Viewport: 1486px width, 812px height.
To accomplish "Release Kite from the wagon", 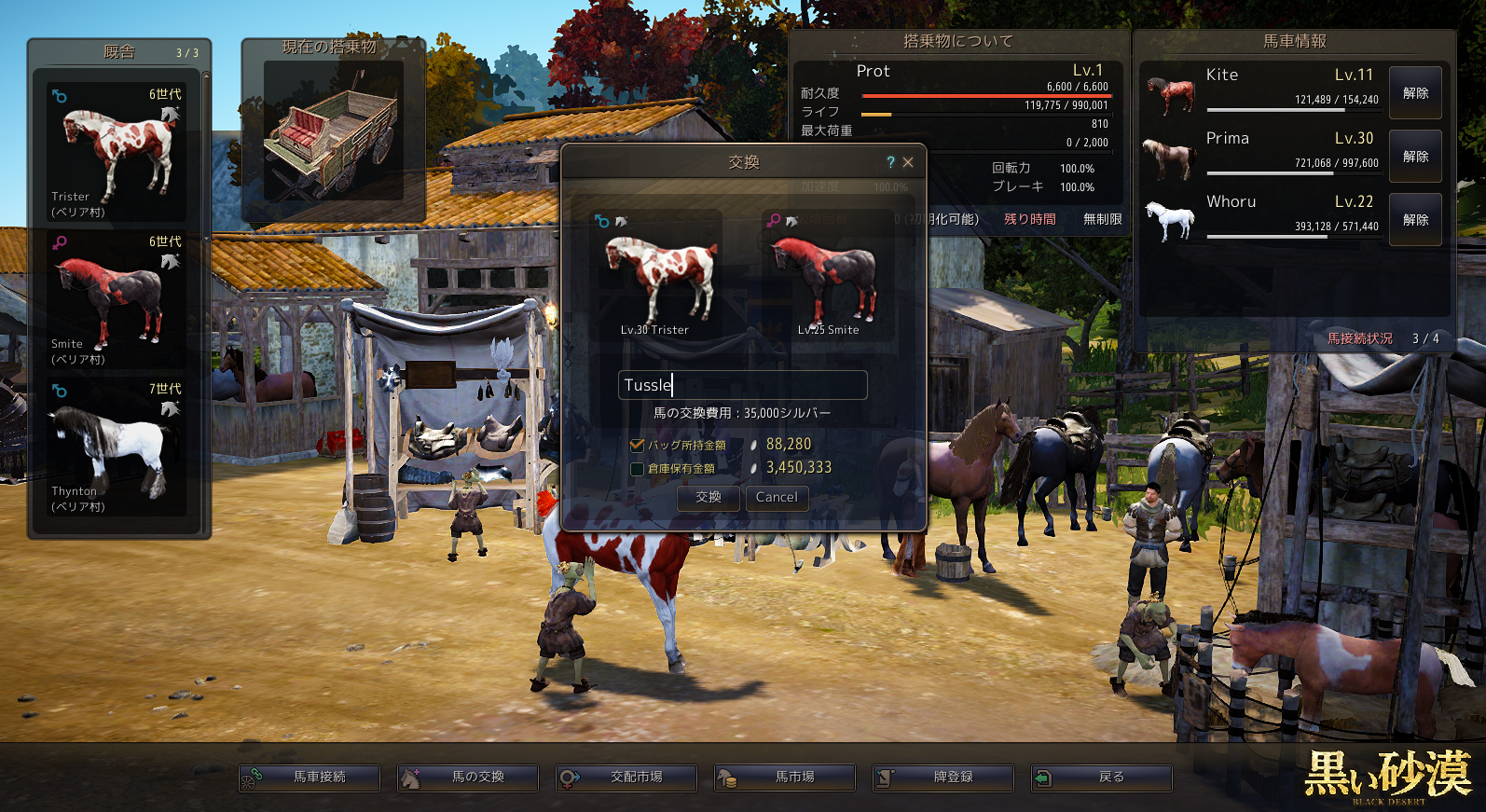I will (1415, 93).
